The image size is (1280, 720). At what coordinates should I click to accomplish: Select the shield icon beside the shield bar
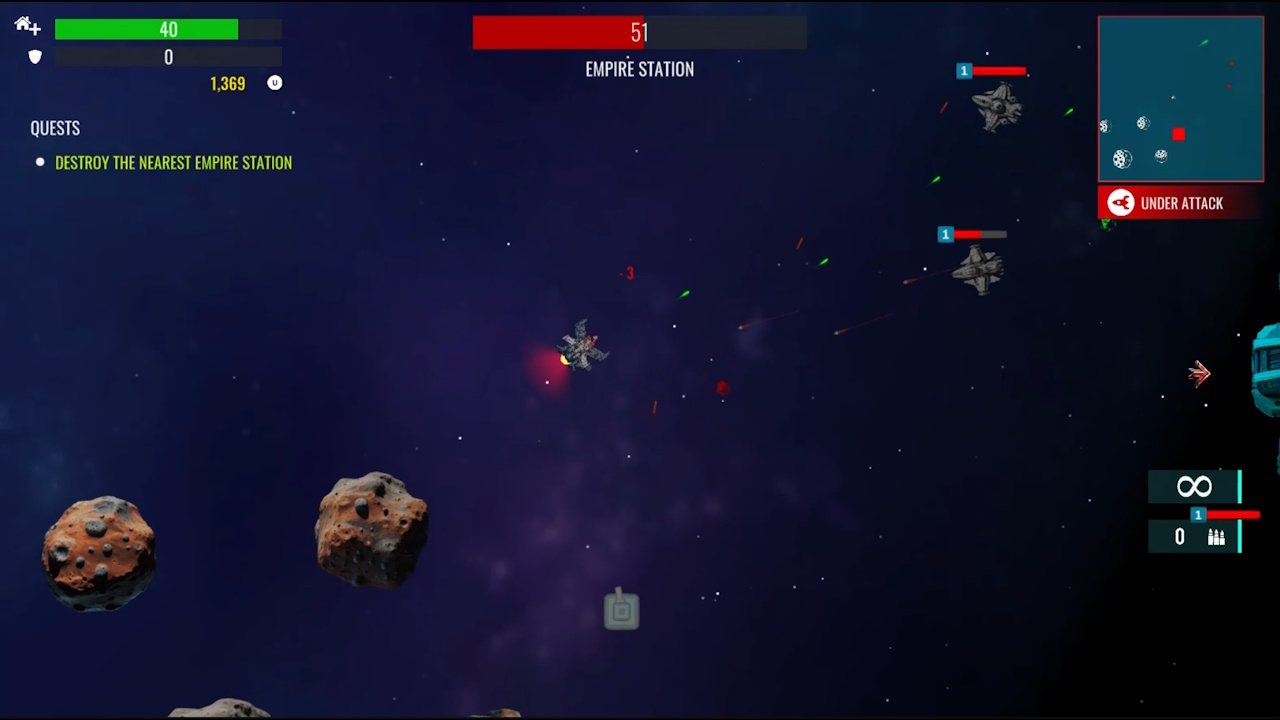[34, 57]
